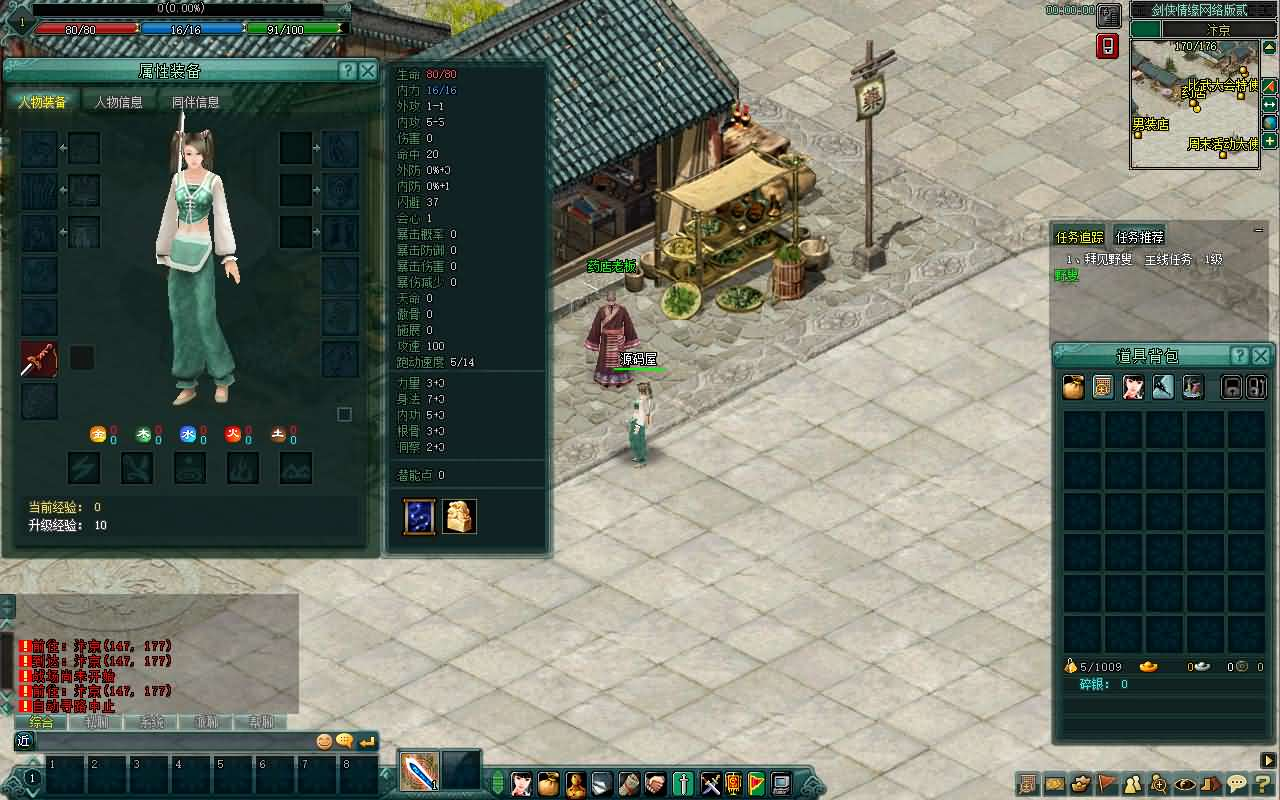Click the chat message input field
Screen dimensions: 1280x800
point(170,741)
